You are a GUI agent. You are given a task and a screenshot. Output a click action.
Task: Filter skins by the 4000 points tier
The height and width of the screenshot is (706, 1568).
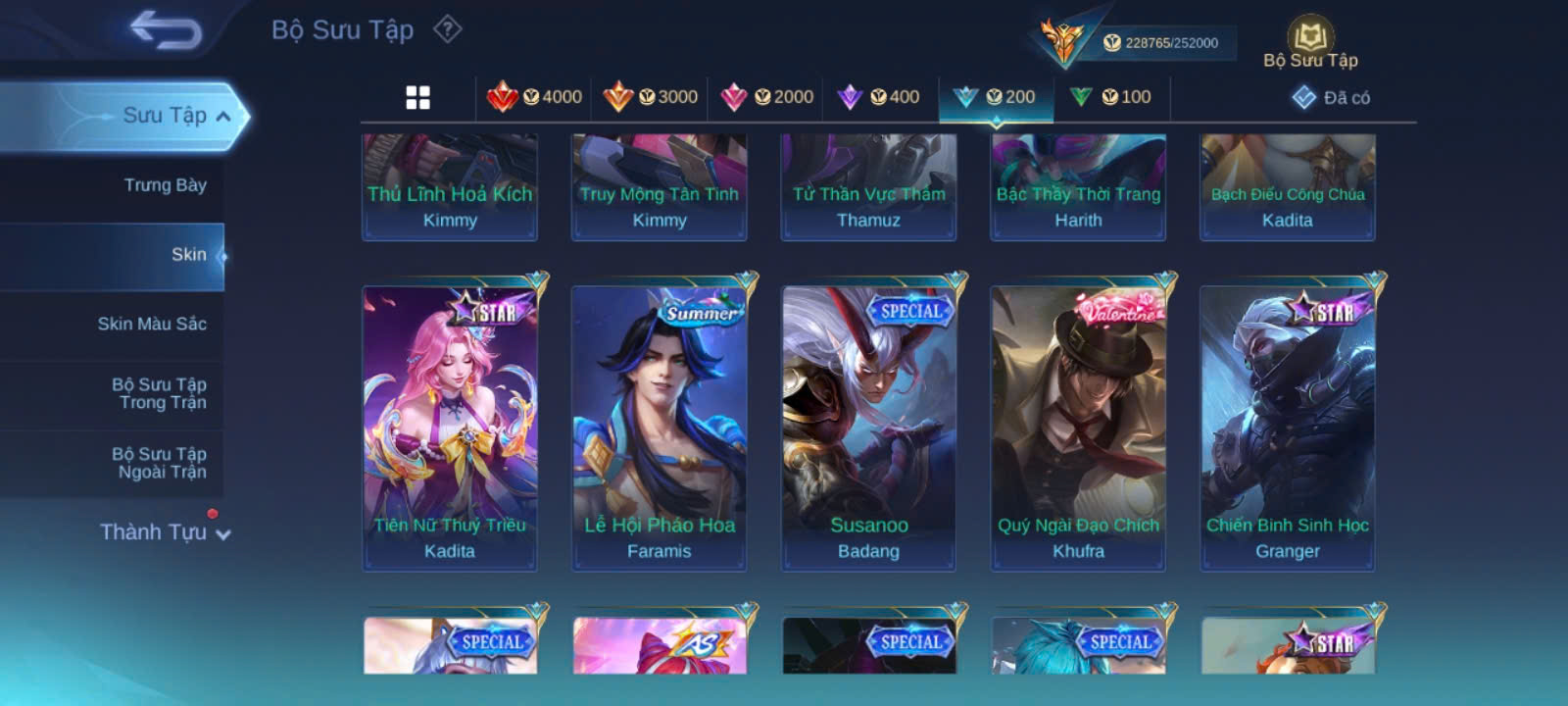535,97
